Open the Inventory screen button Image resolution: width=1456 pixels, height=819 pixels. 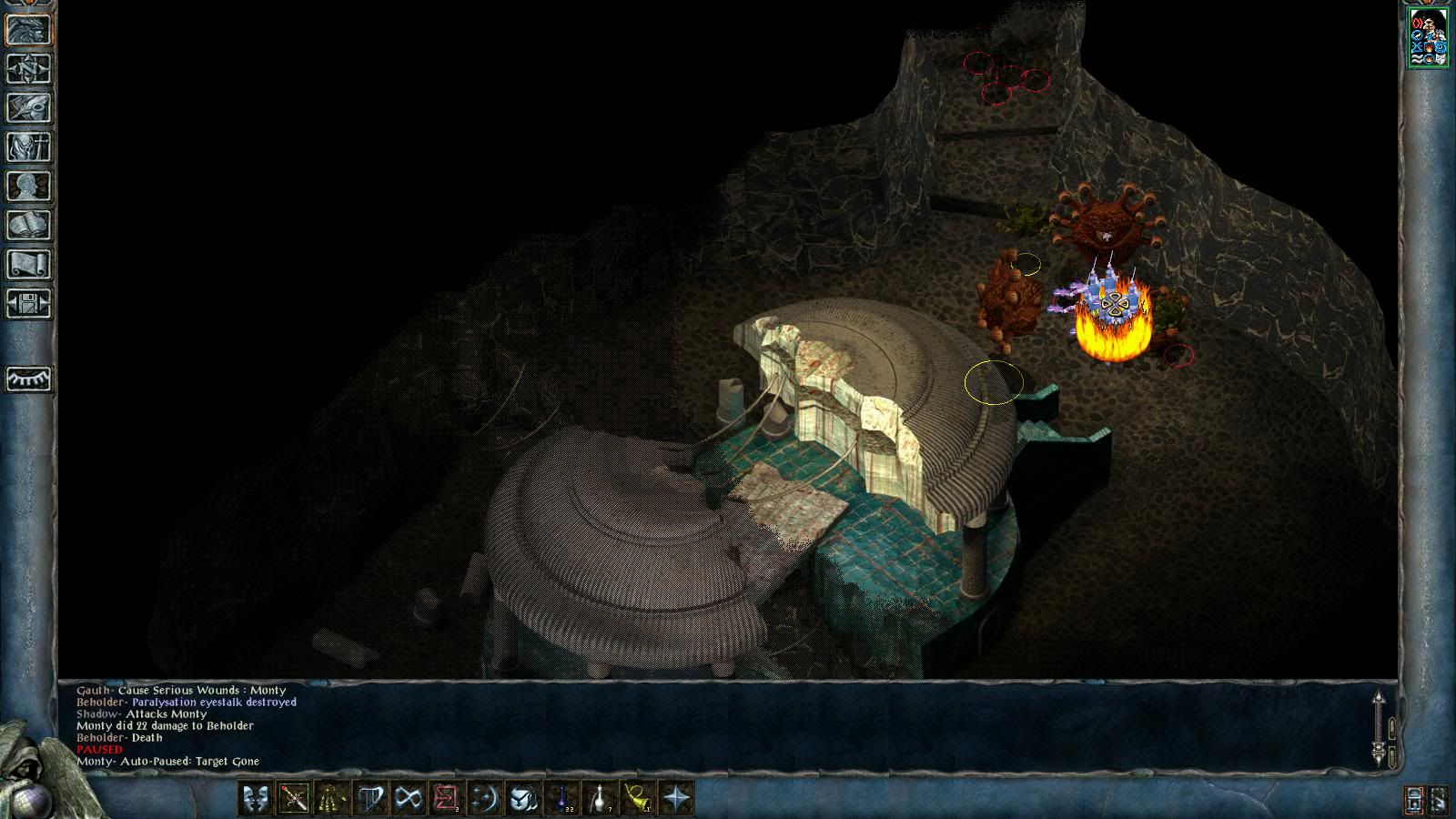(x=28, y=147)
